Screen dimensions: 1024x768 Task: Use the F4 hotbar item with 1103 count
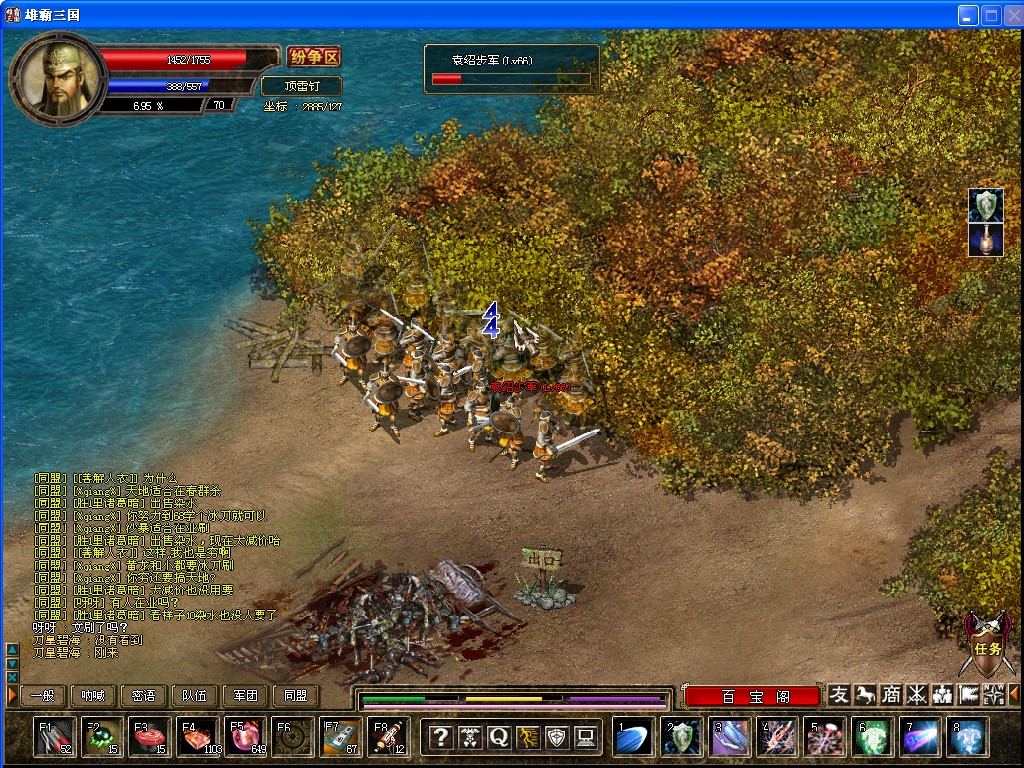click(197, 738)
